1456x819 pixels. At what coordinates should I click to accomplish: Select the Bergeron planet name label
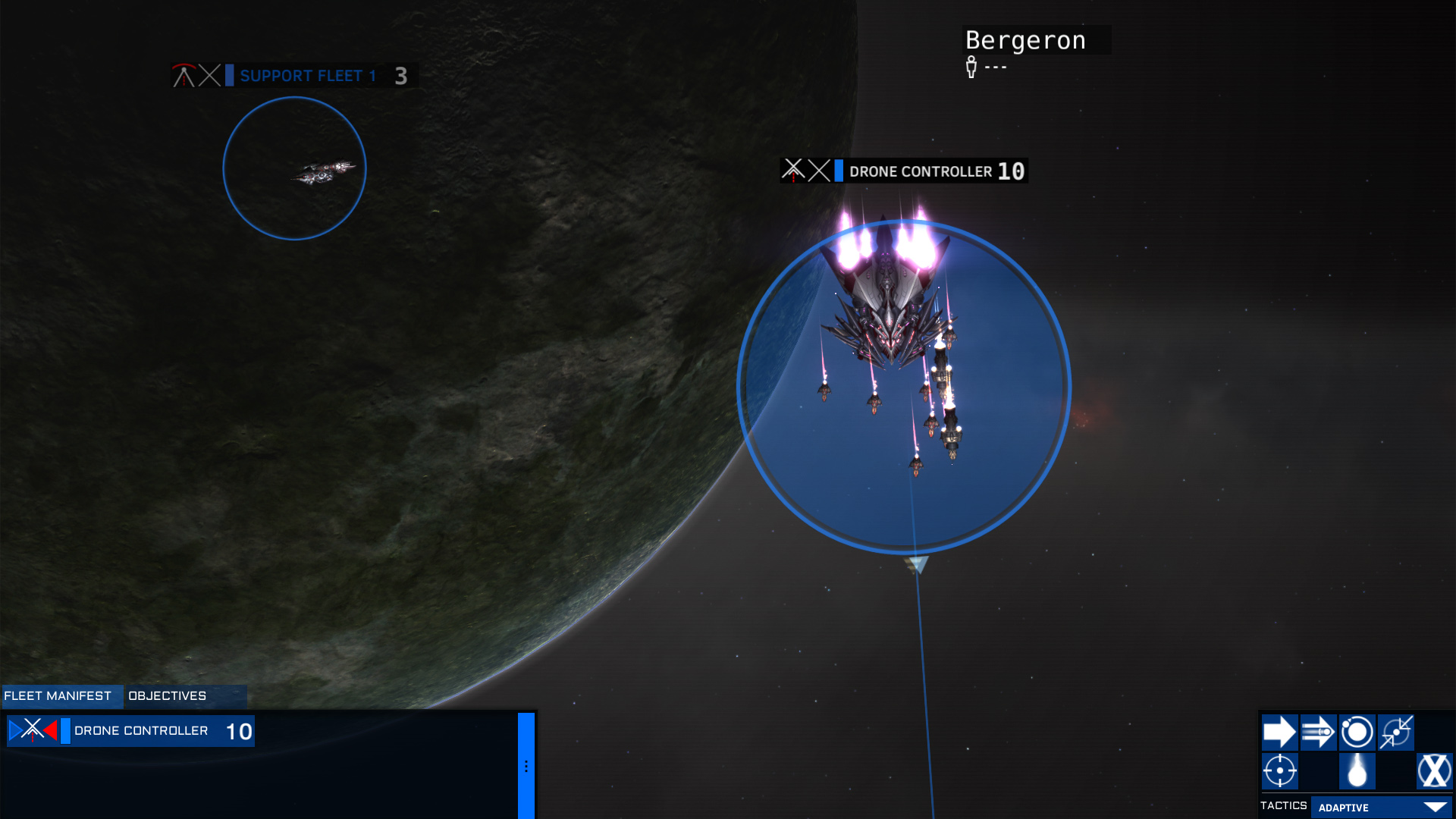(x=1025, y=40)
